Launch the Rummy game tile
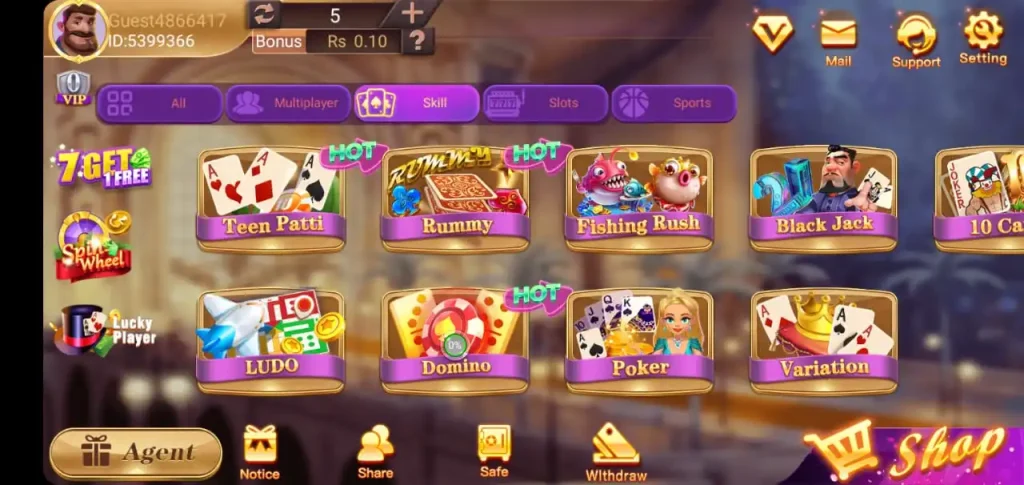The image size is (1024, 485). [455, 198]
